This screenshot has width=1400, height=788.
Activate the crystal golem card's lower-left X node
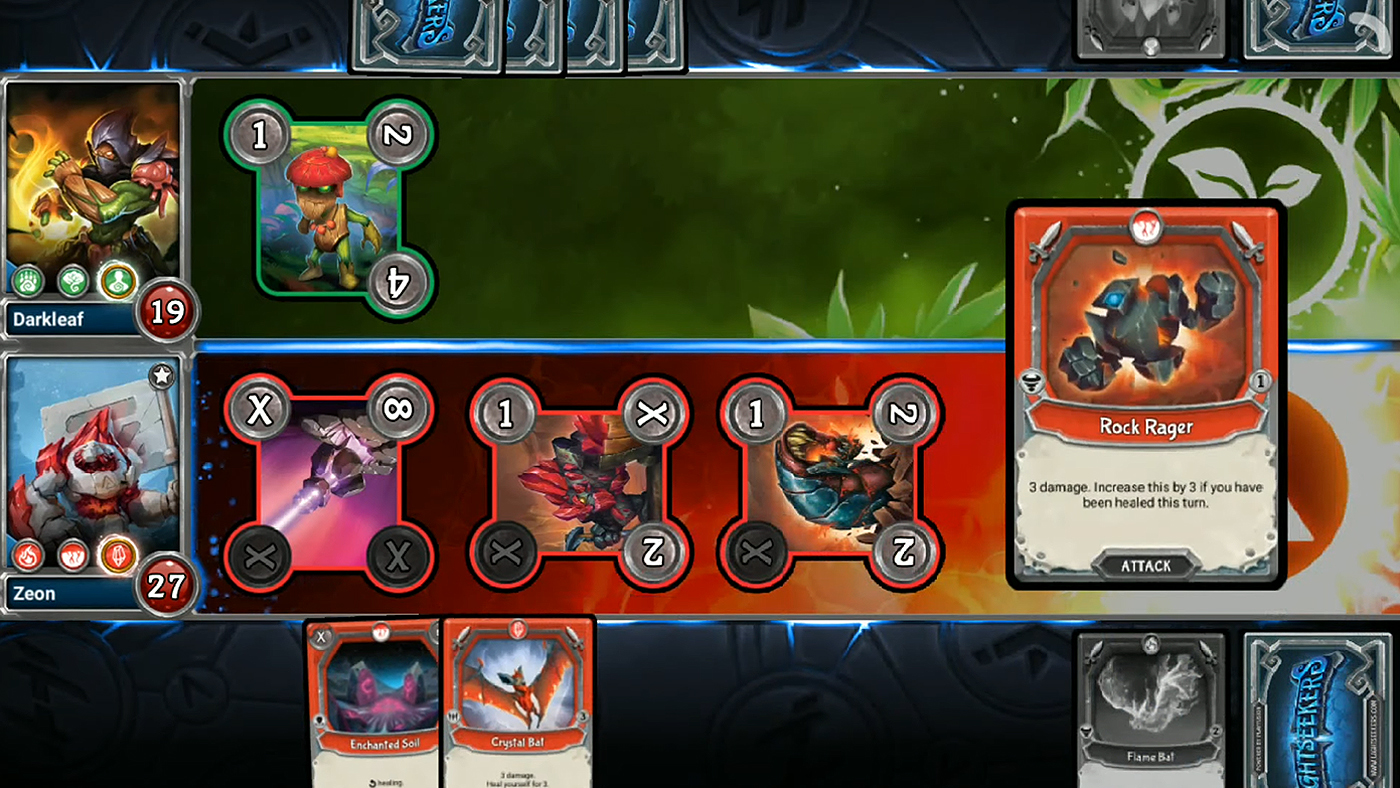click(x=508, y=552)
